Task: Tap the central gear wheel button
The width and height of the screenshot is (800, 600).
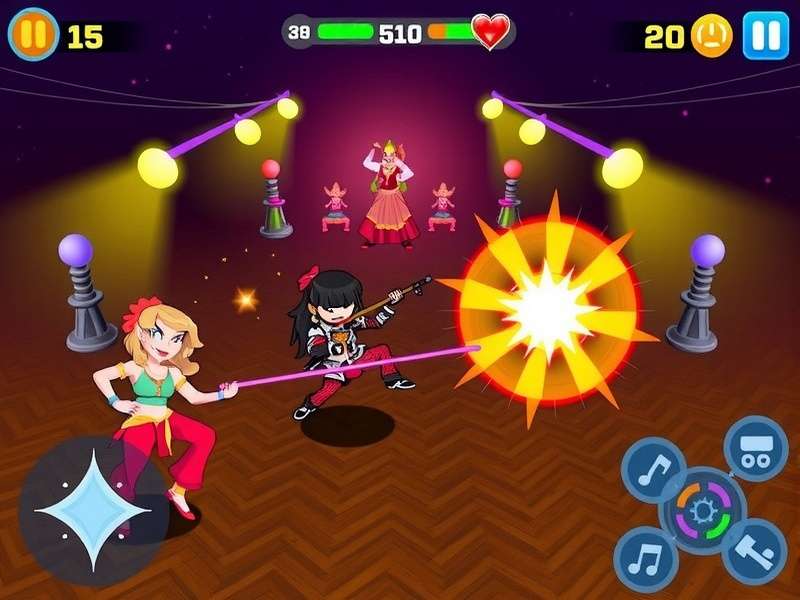Action: (x=703, y=510)
